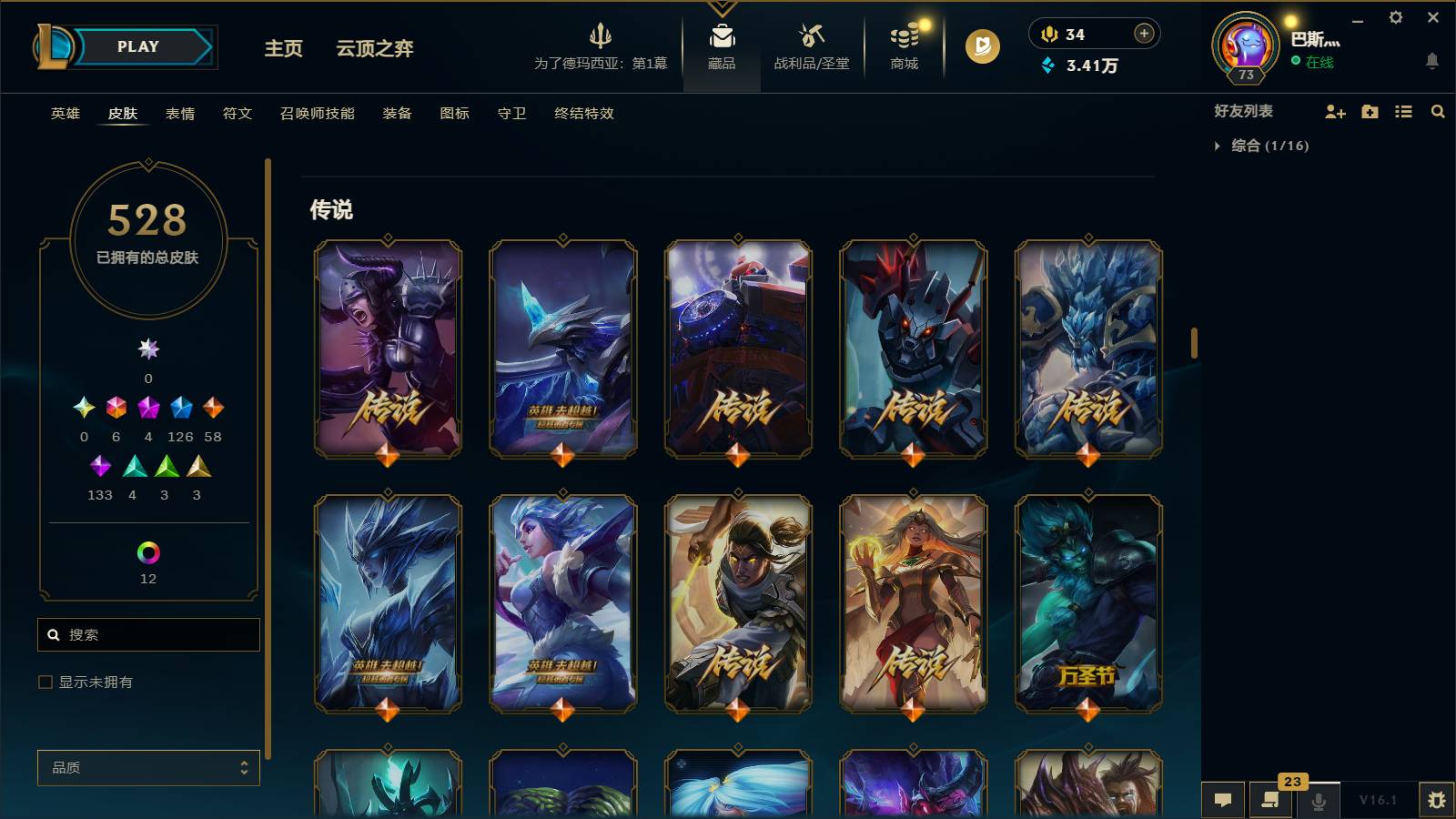Open the 商城 store icon
The width and height of the screenshot is (1456, 819).
903,41
